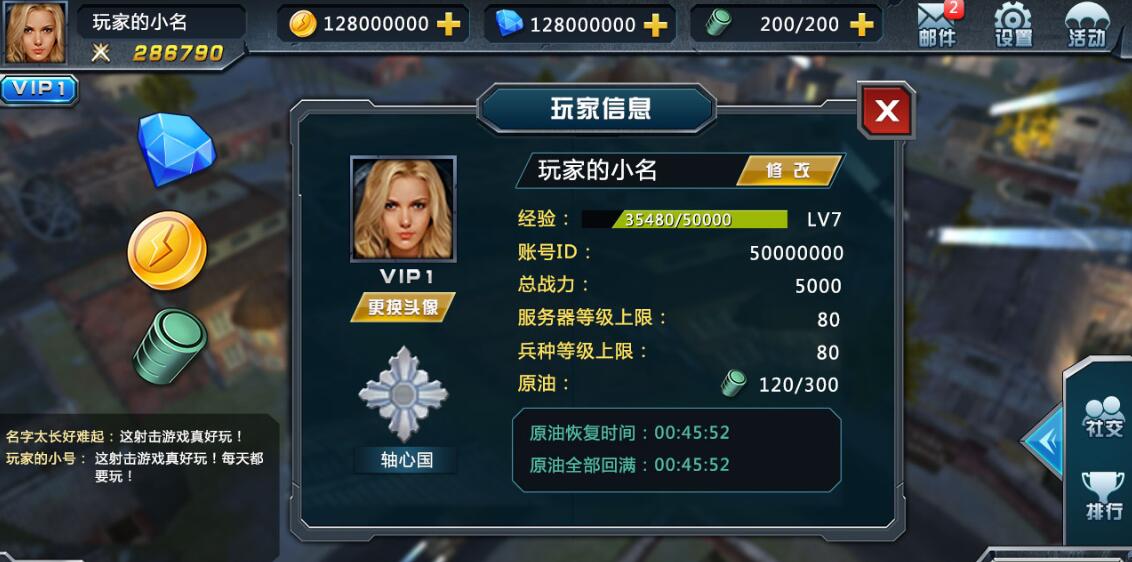Open the 活动 events parachute icon
Viewport: 1132px width, 562px height.
click(x=1087, y=25)
